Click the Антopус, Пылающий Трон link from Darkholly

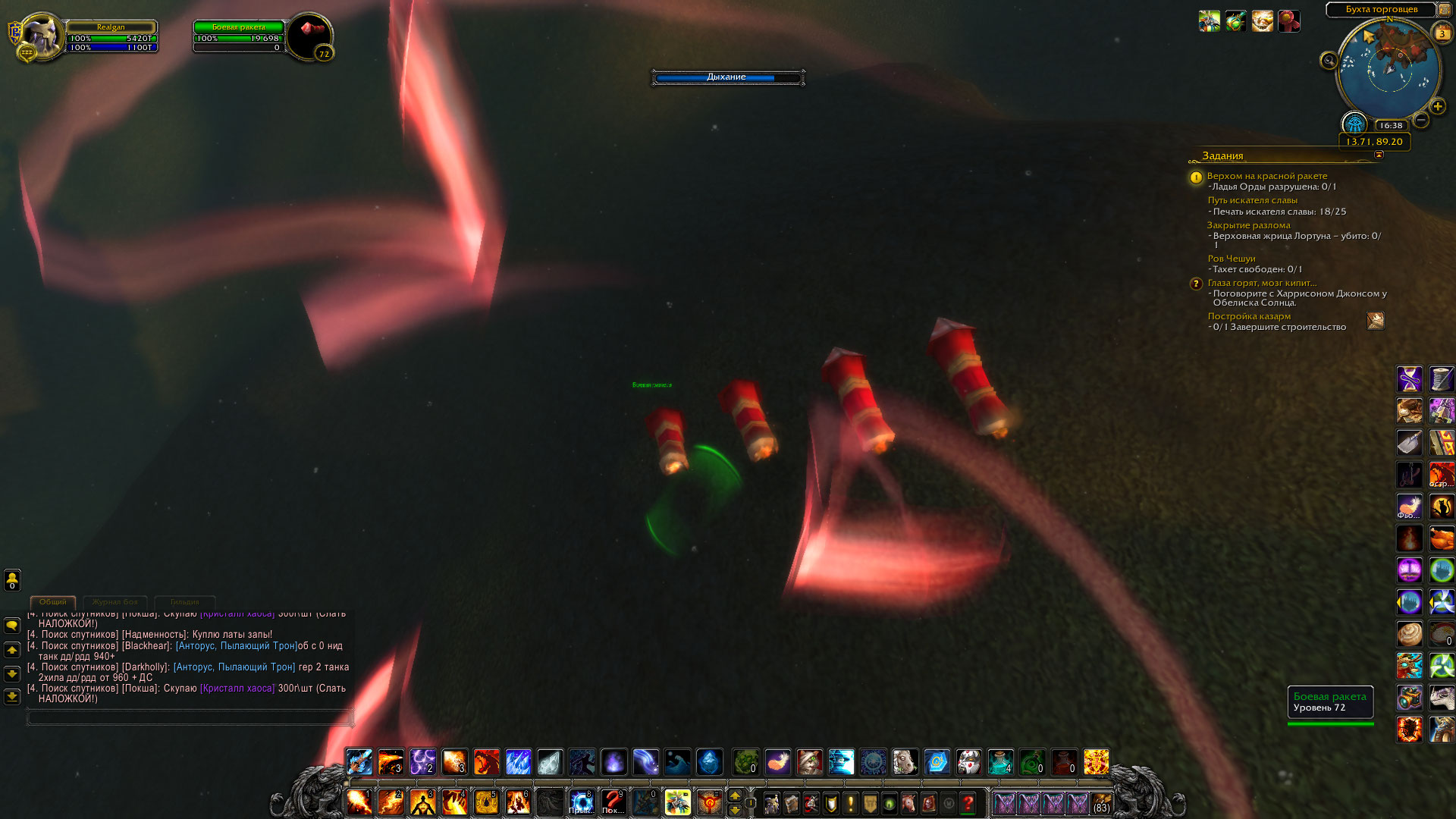click(x=234, y=667)
